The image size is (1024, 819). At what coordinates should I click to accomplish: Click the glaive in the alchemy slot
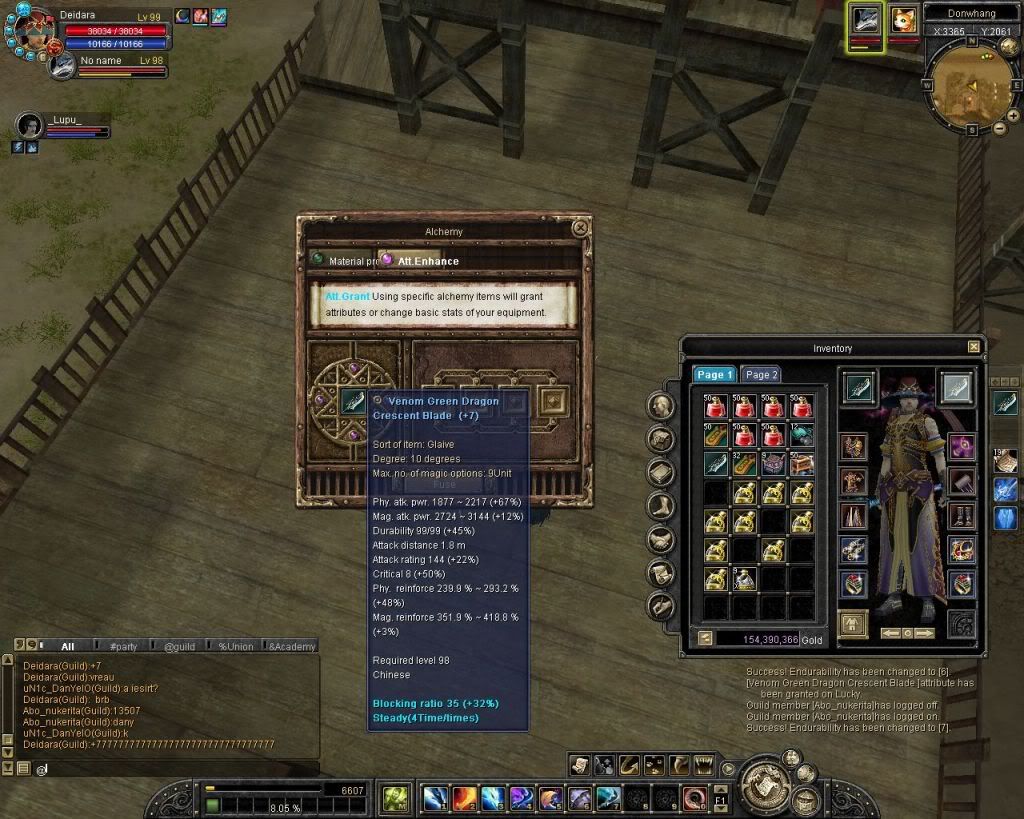[x=353, y=401]
